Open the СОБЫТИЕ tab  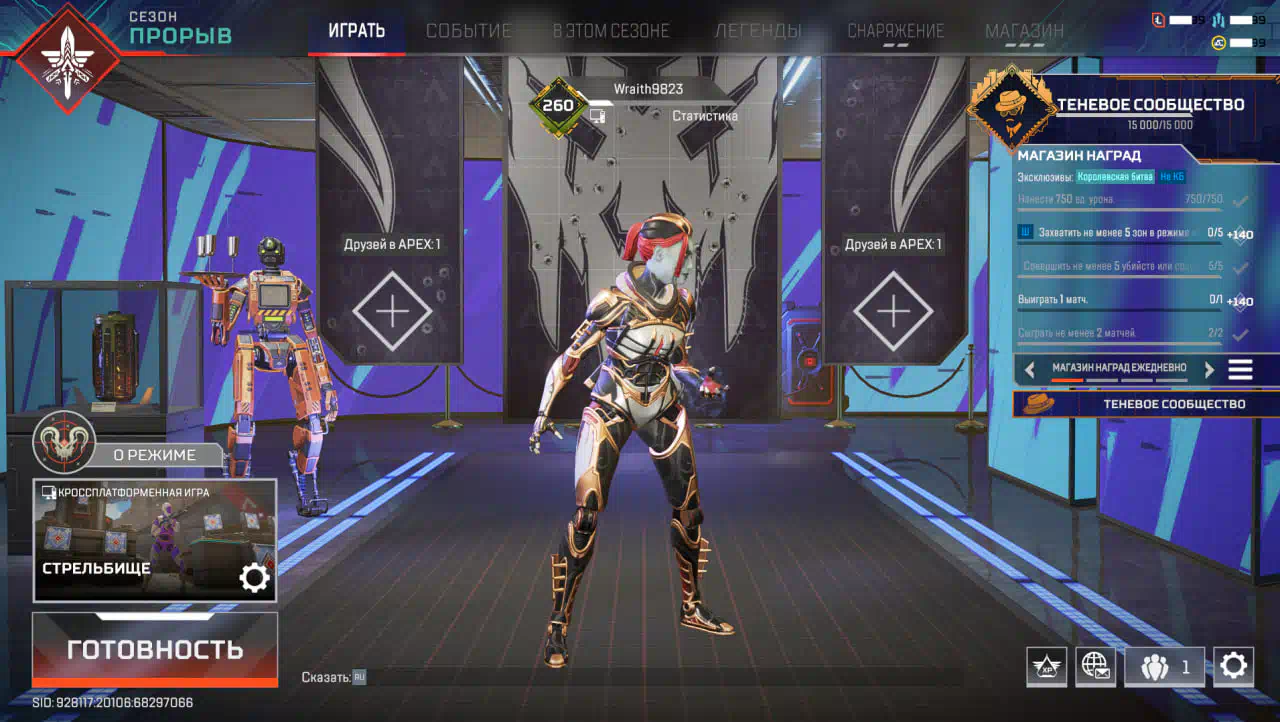468,31
